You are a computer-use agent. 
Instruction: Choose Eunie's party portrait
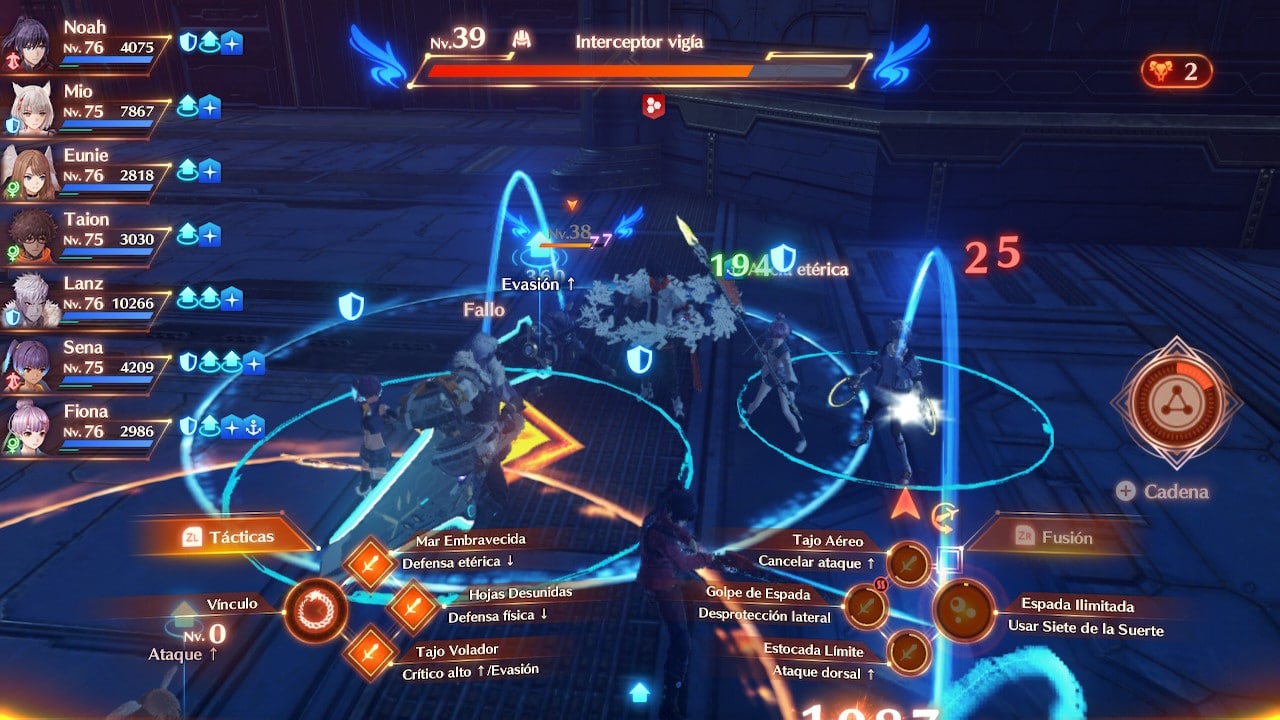coord(30,172)
